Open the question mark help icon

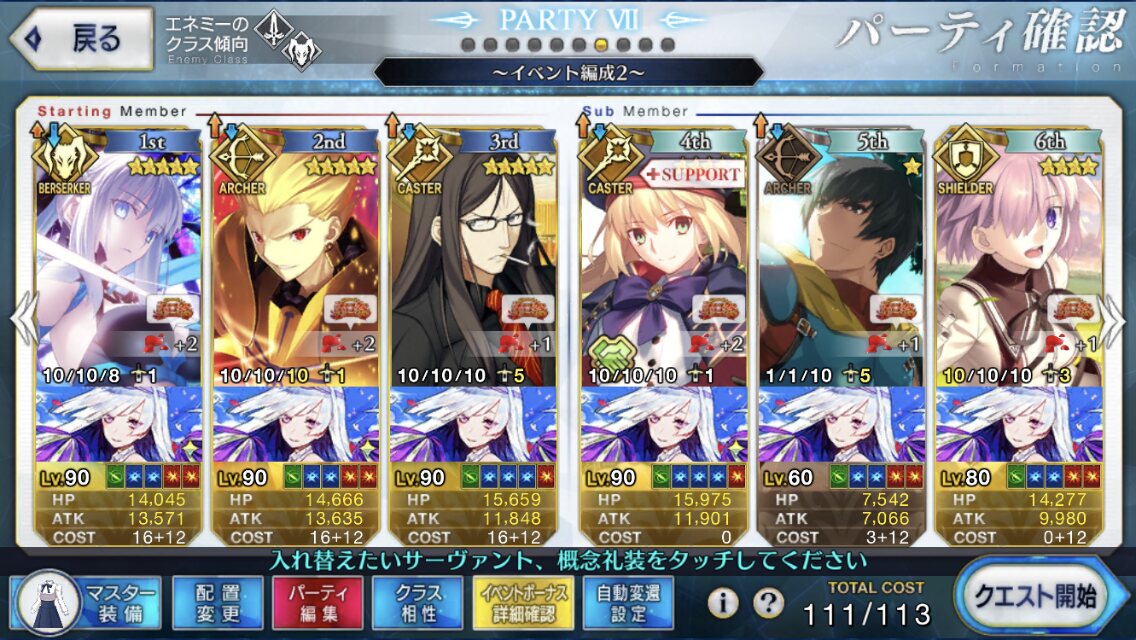tap(768, 602)
